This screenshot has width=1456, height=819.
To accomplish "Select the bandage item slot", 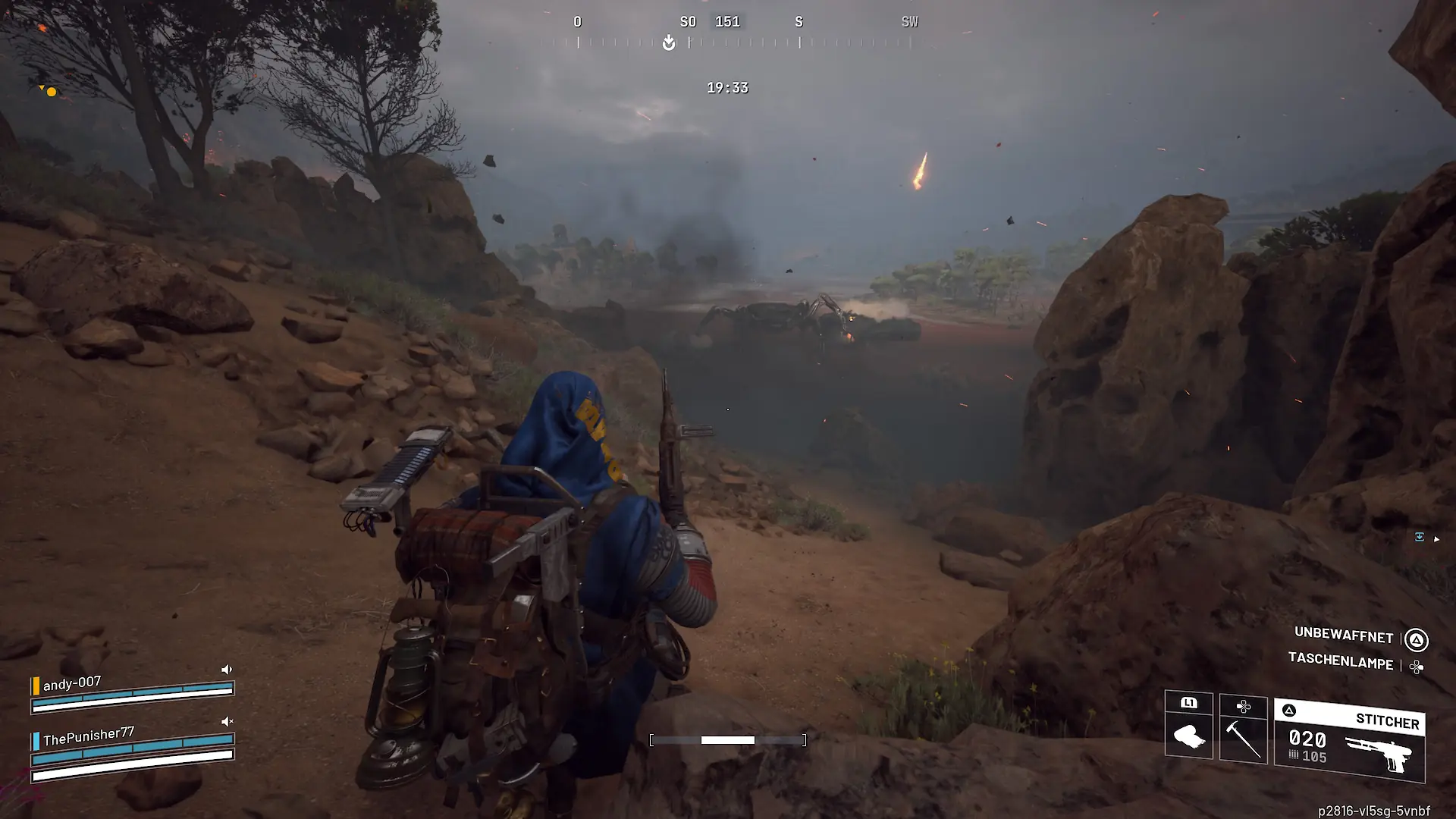I will point(1188,726).
